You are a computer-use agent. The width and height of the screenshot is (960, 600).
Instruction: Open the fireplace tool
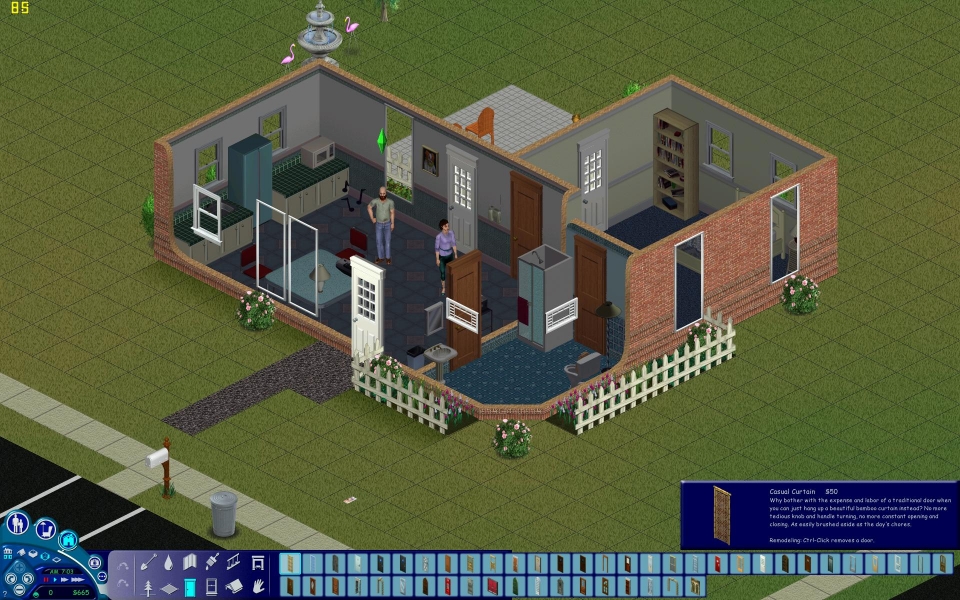[x=257, y=563]
